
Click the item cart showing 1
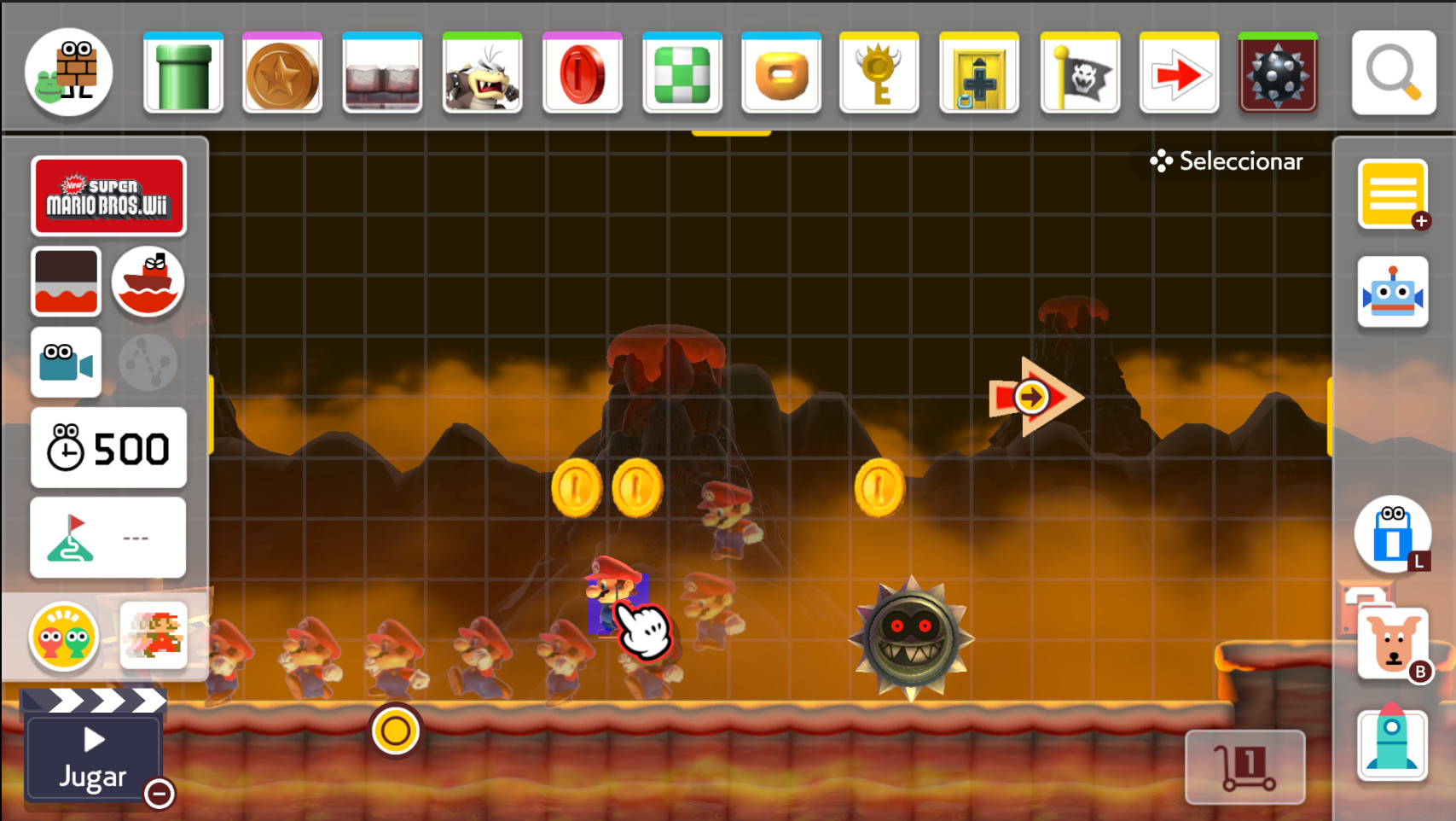(1244, 766)
